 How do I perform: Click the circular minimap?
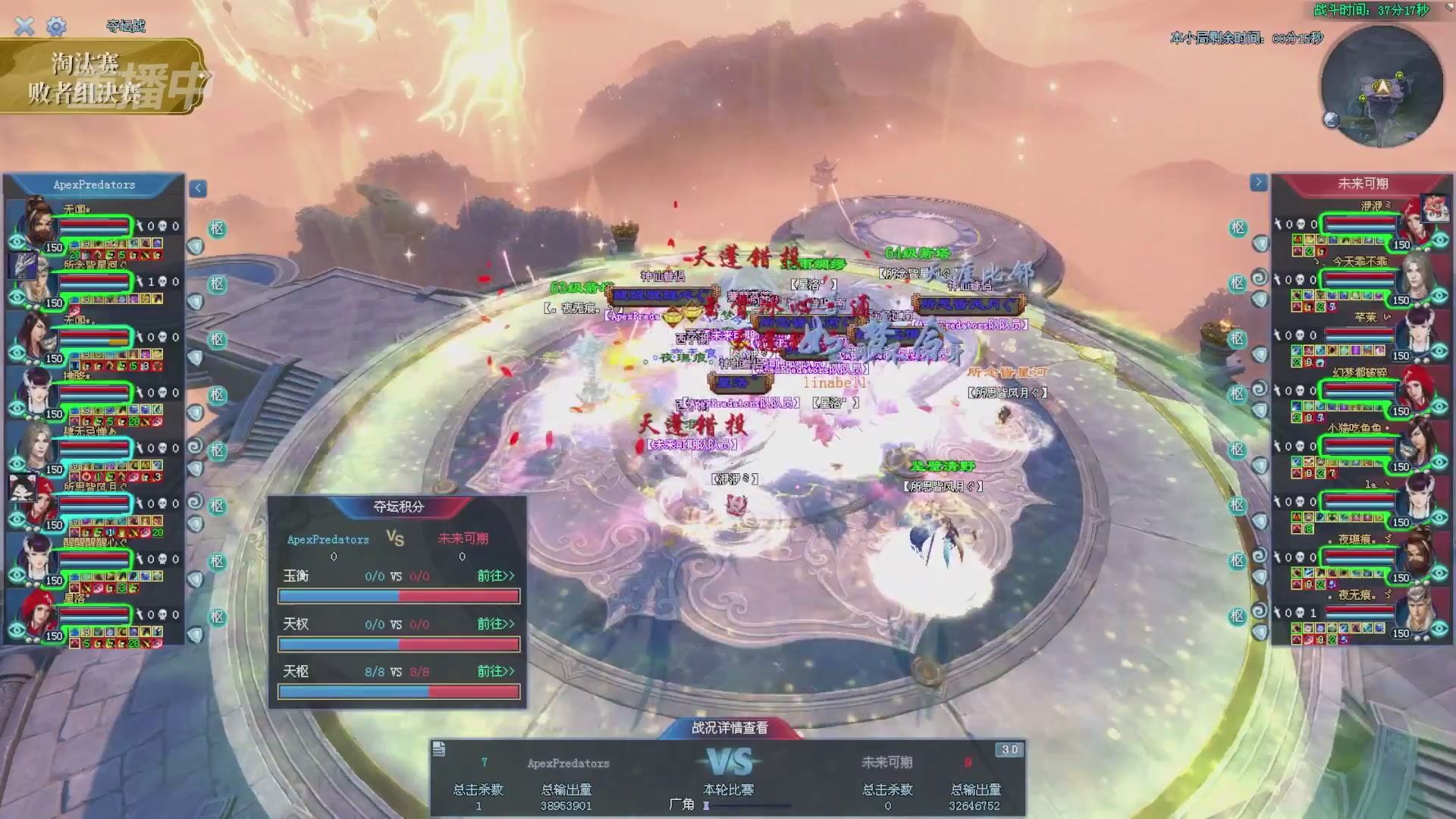(1382, 87)
